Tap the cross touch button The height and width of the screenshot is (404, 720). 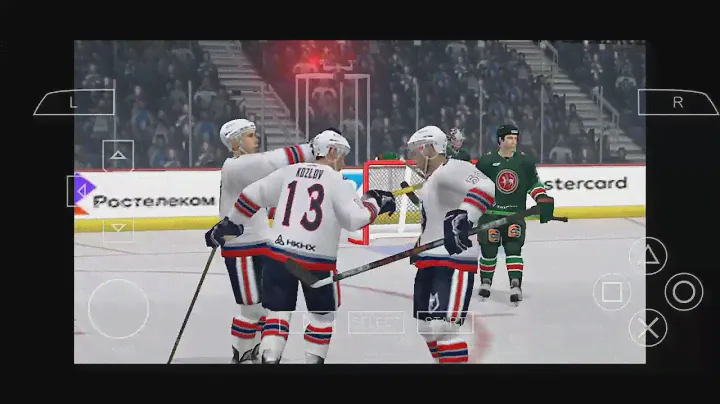coord(648,327)
